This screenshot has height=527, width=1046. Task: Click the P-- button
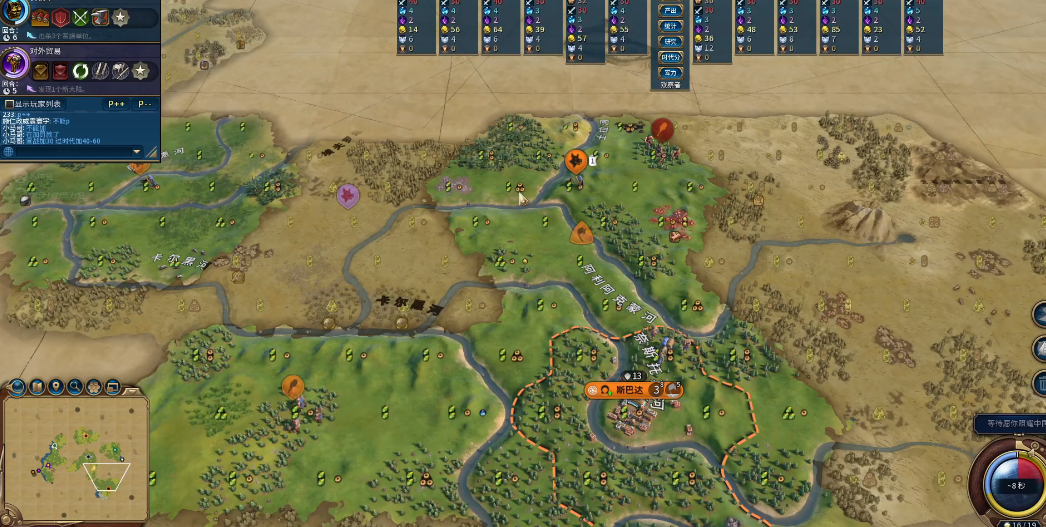point(145,103)
